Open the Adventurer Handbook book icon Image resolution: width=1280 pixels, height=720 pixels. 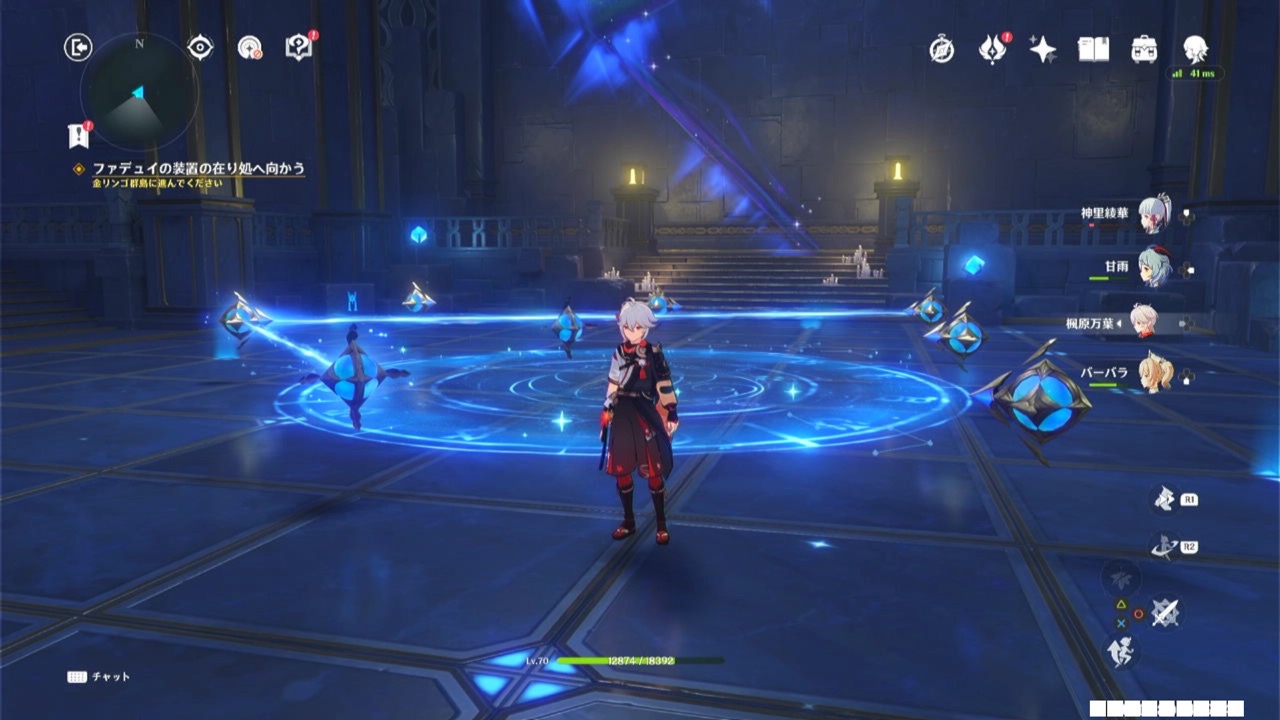coord(1093,48)
